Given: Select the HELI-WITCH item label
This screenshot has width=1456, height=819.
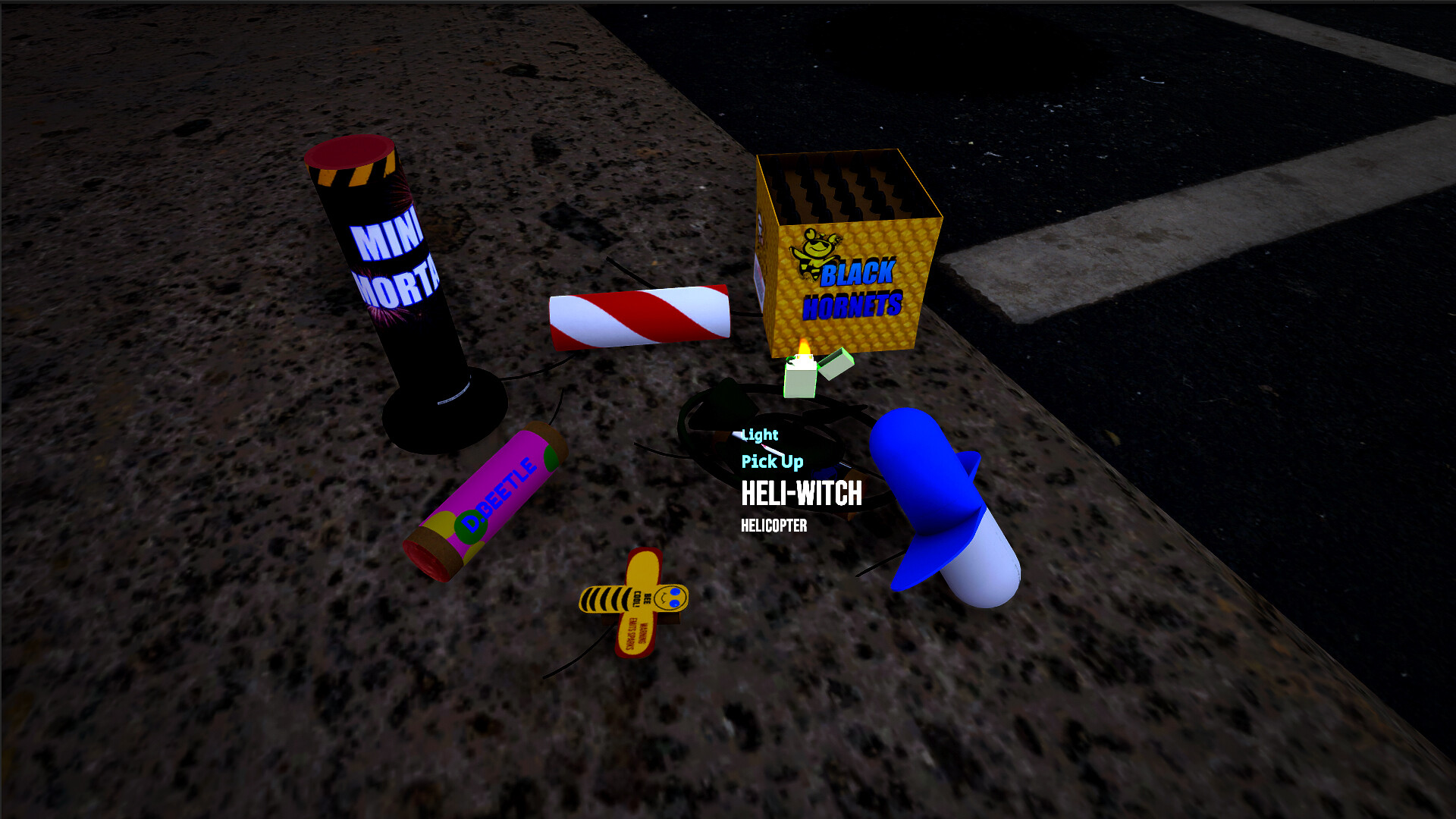Looking at the screenshot, I should [802, 494].
